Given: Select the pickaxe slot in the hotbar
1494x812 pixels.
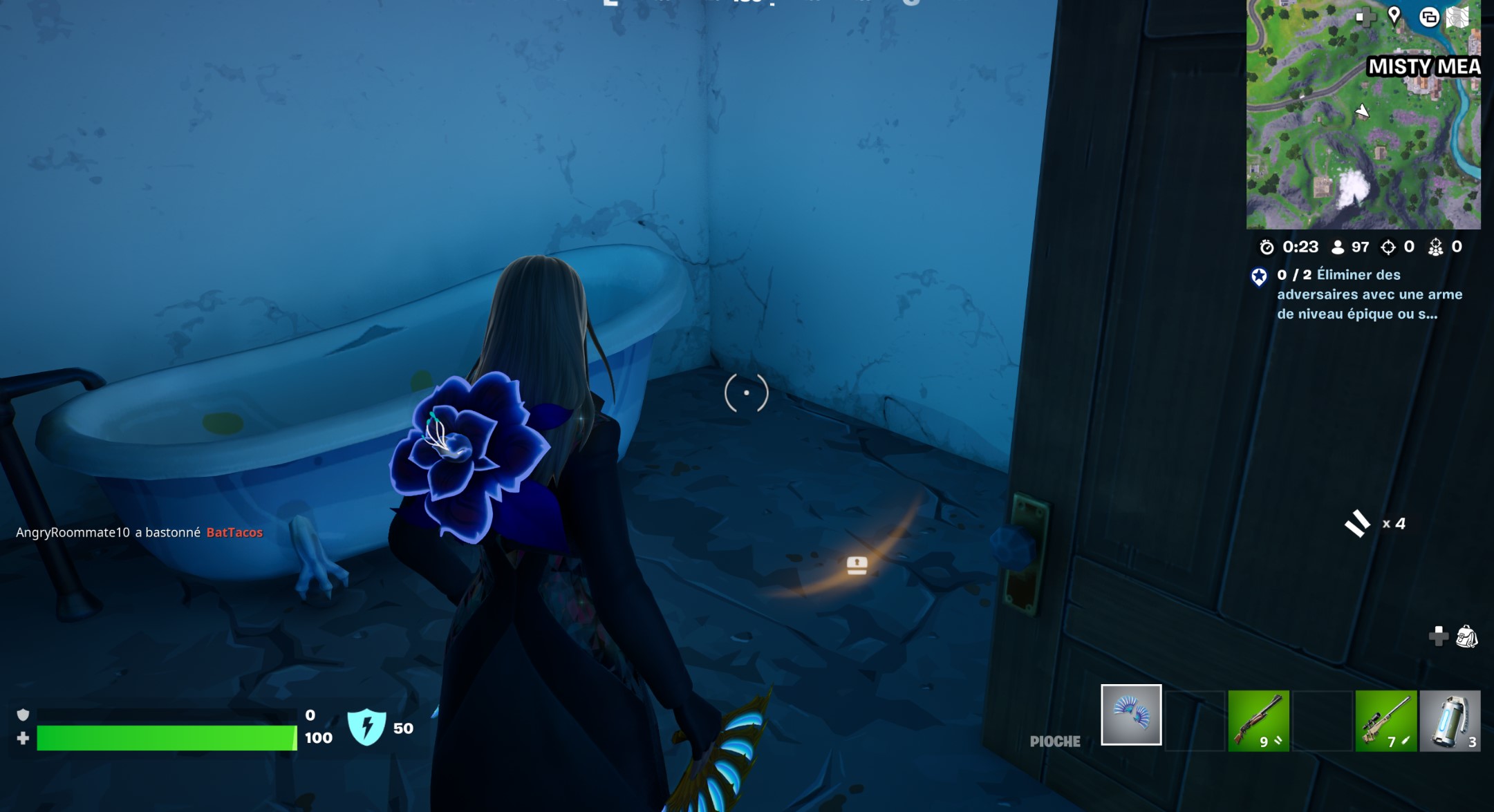Looking at the screenshot, I should [1131, 715].
